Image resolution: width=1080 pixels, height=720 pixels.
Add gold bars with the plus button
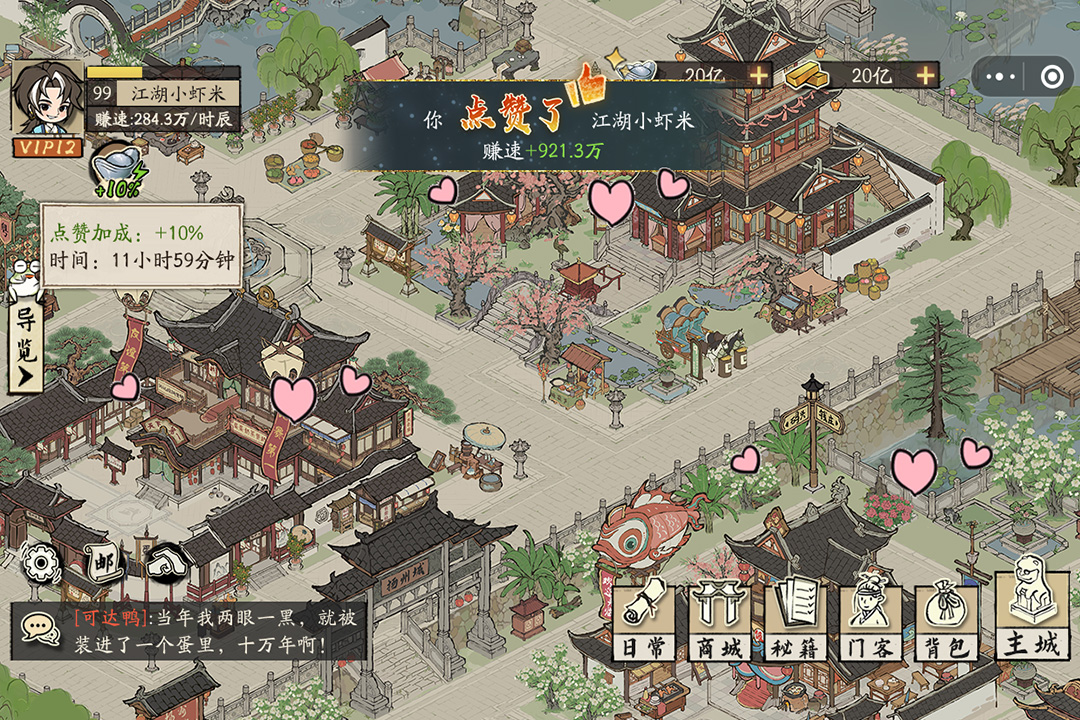[926, 75]
